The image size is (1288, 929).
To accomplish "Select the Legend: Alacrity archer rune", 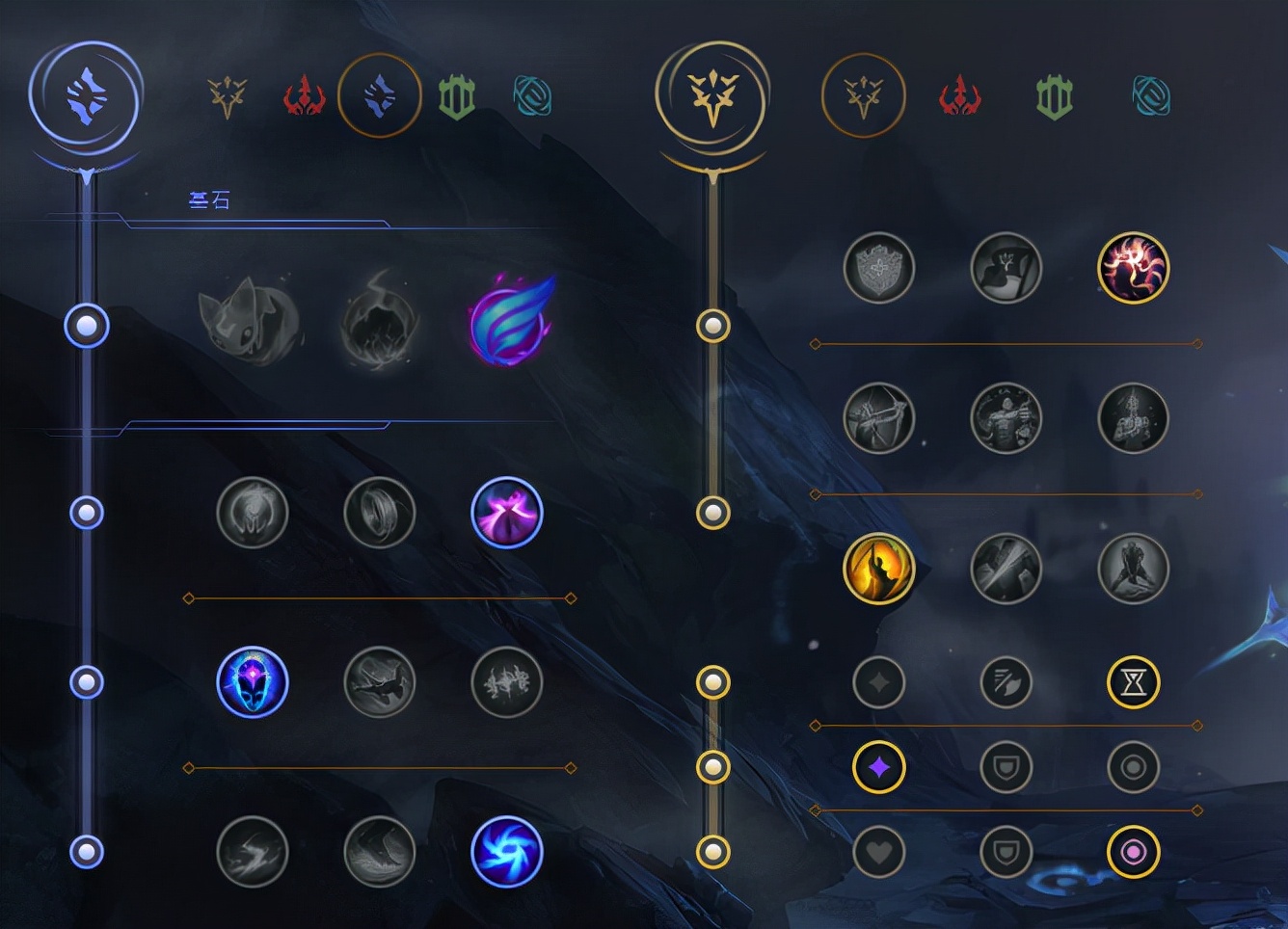I will point(879,418).
